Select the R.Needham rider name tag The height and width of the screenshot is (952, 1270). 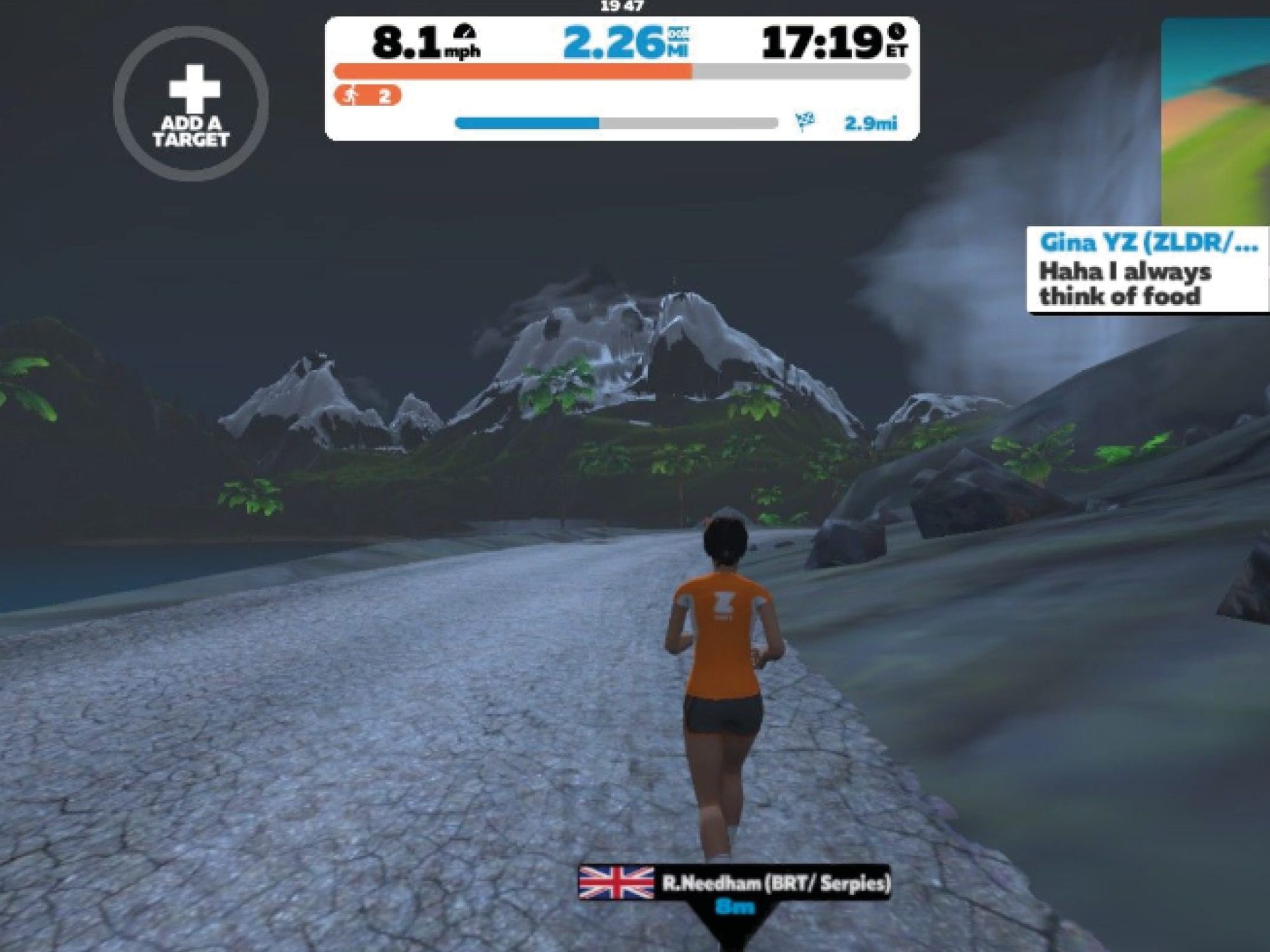pos(735,883)
